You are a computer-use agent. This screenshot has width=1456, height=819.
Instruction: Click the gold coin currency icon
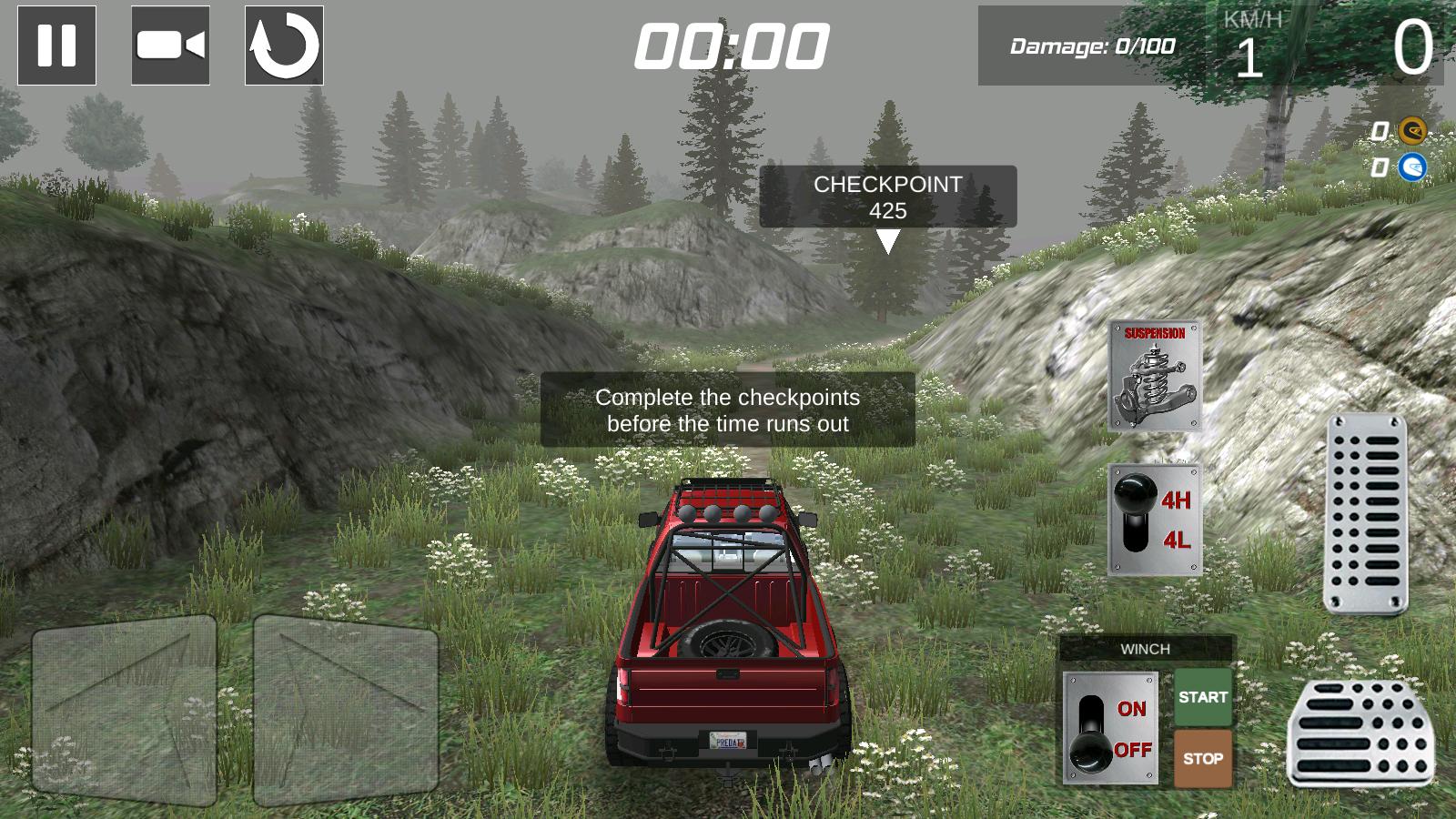1412,132
